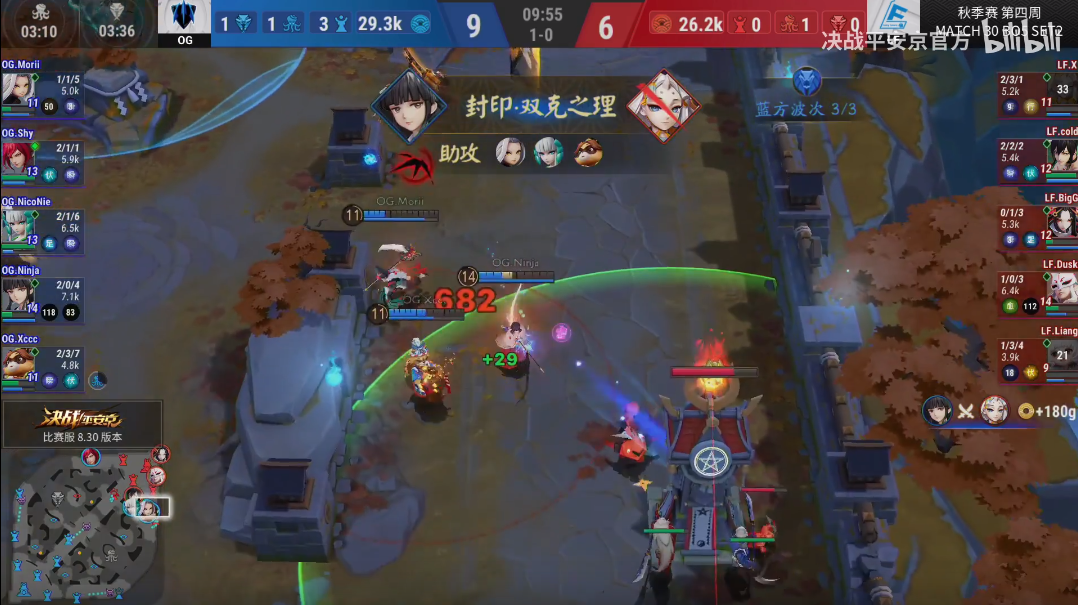Select LF.cold's player portrait
This screenshot has height=605, width=1078.
[1062, 155]
